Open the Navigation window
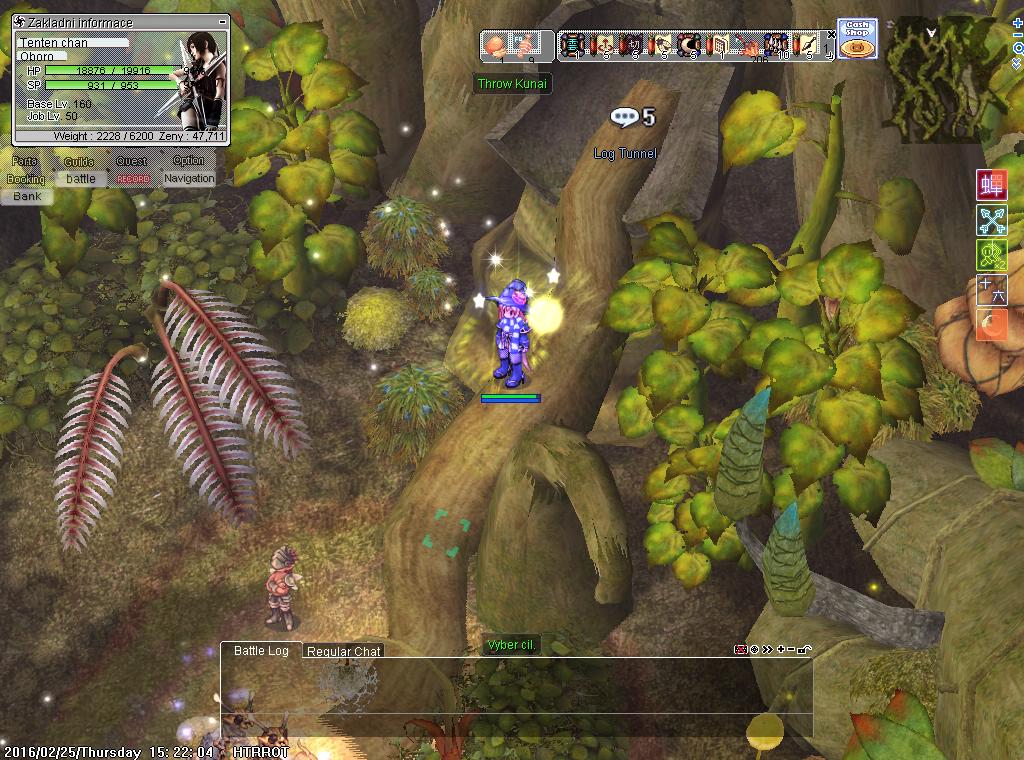This screenshot has height=760, width=1024. click(x=189, y=179)
